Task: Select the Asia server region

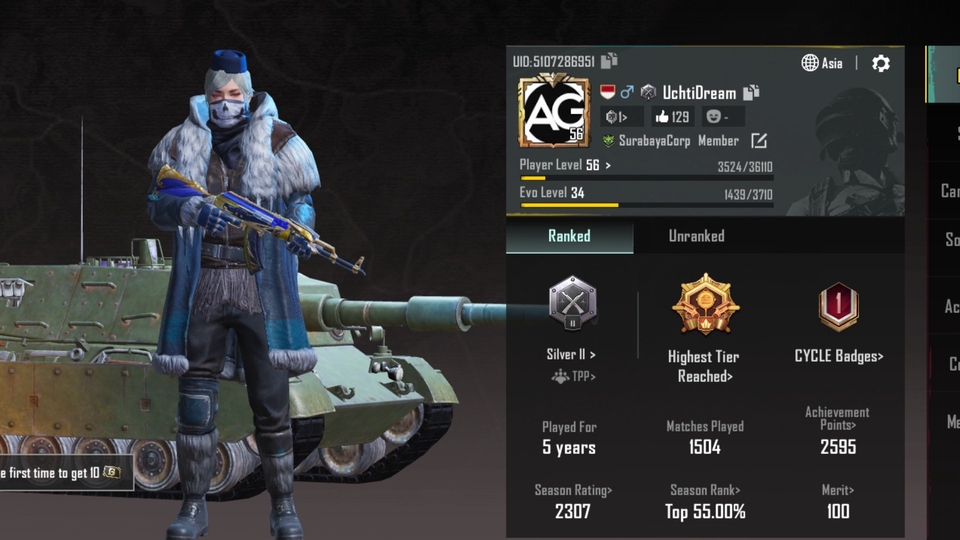Action: click(x=822, y=63)
